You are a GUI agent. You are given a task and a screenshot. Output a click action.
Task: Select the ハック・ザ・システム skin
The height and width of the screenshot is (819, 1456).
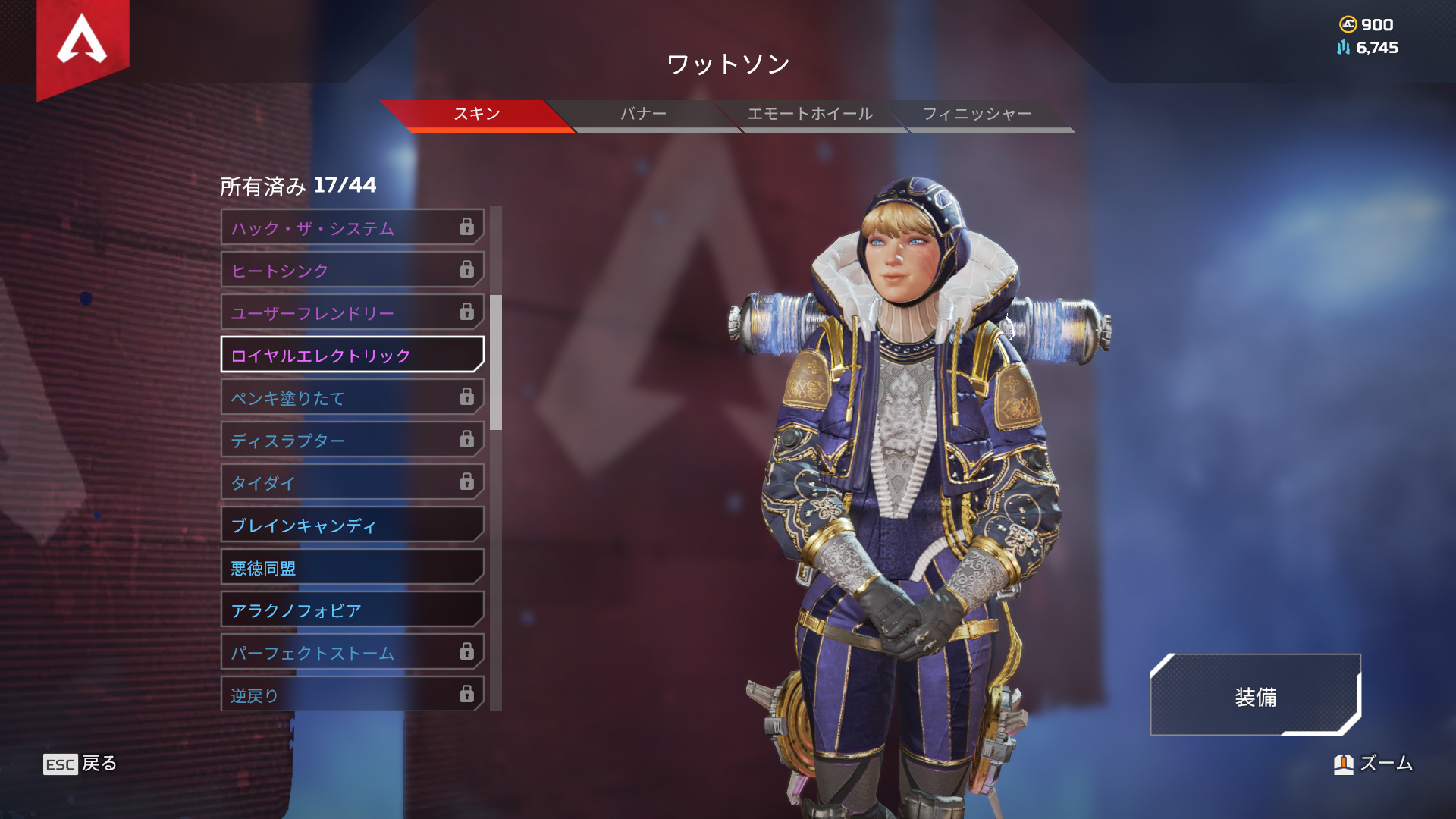pyautogui.click(x=352, y=227)
